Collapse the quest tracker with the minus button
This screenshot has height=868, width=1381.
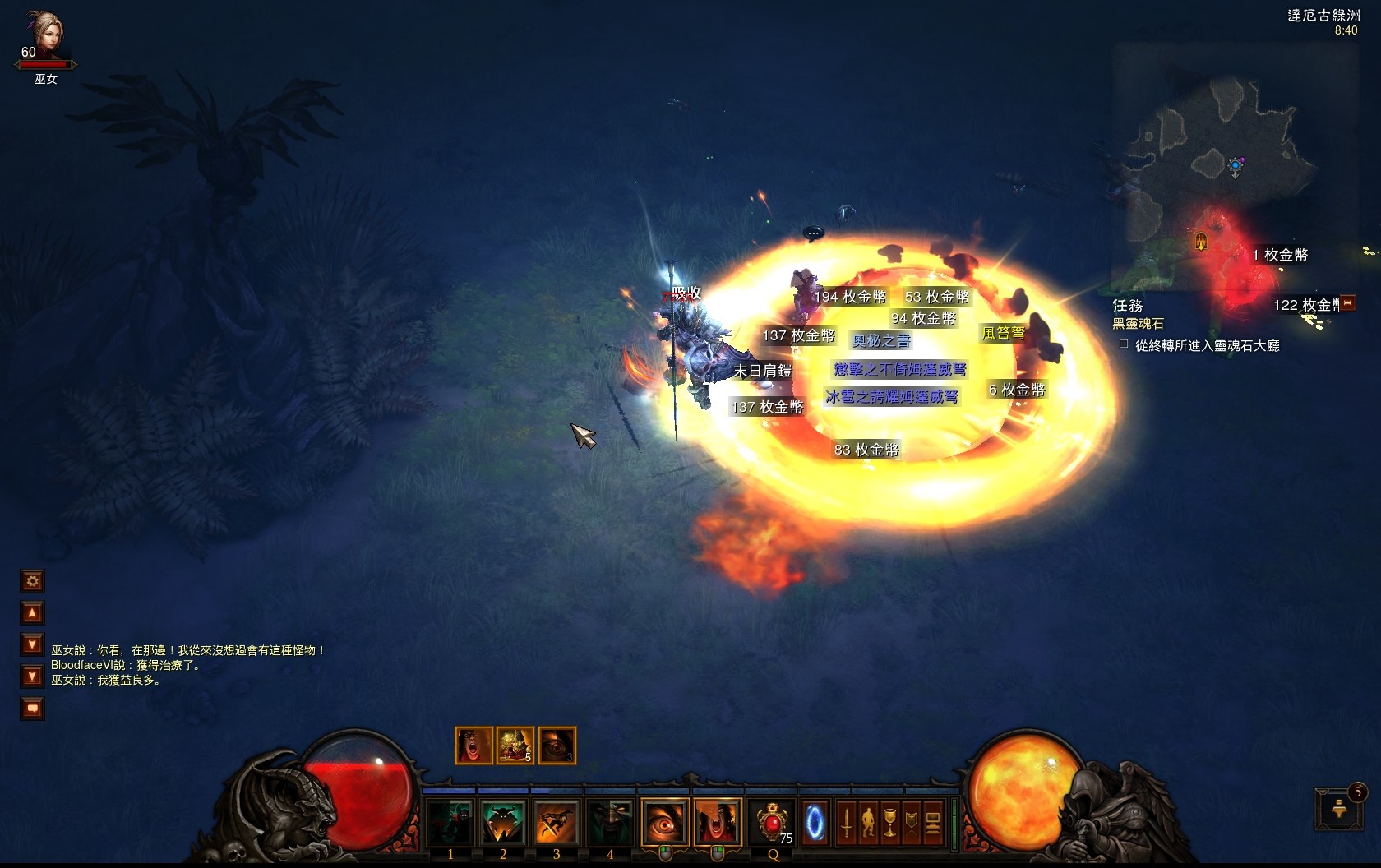(1347, 303)
